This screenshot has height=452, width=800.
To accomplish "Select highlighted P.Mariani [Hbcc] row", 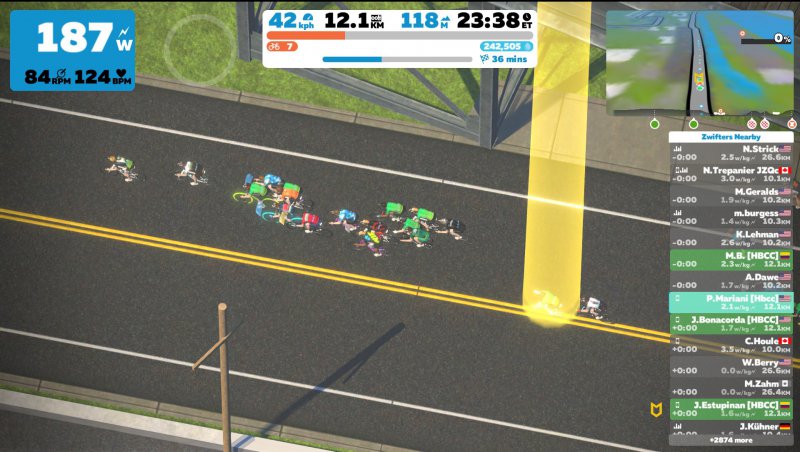I will (732, 302).
